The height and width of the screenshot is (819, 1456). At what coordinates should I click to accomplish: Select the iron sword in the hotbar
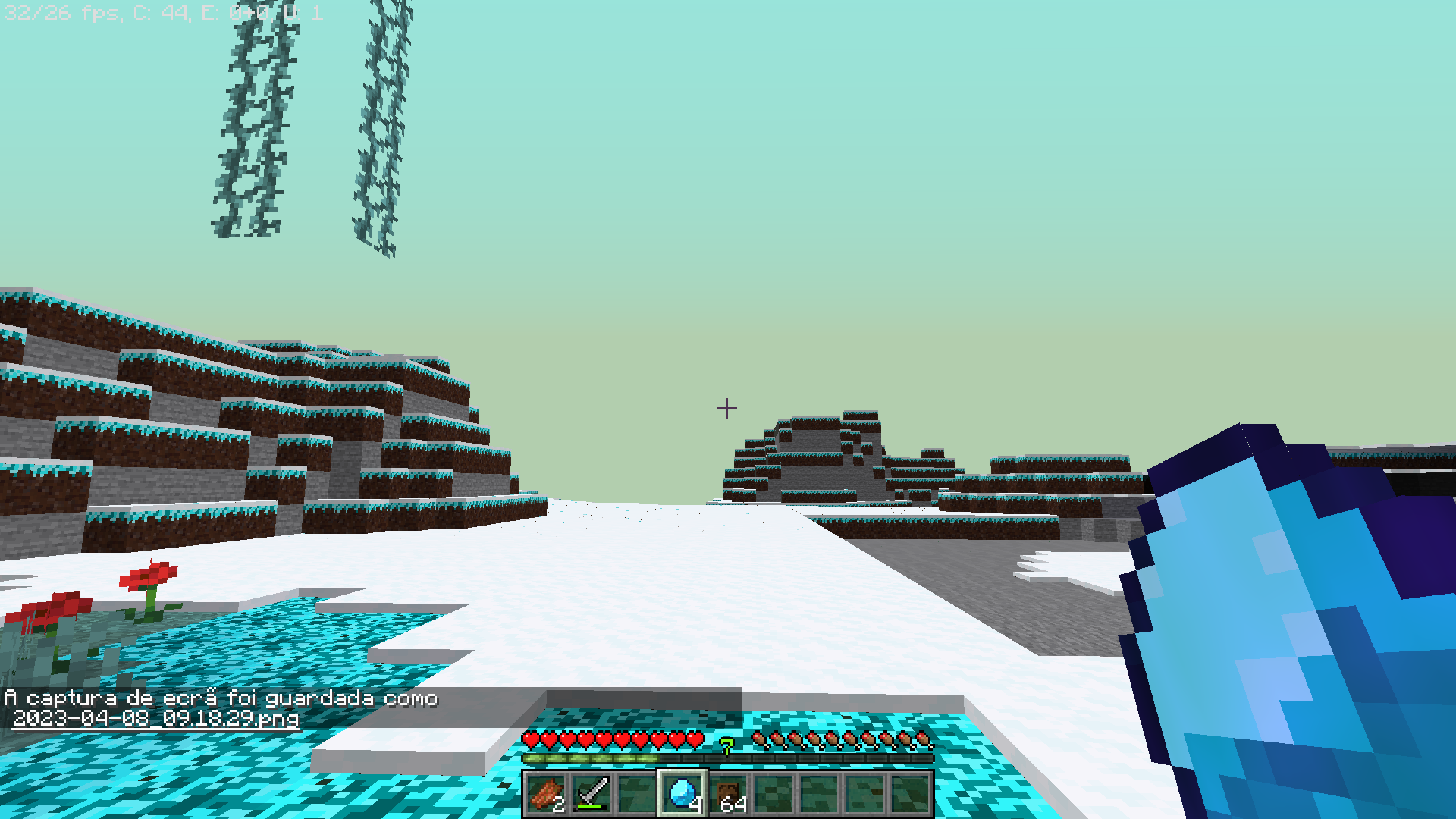click(592, 795)
